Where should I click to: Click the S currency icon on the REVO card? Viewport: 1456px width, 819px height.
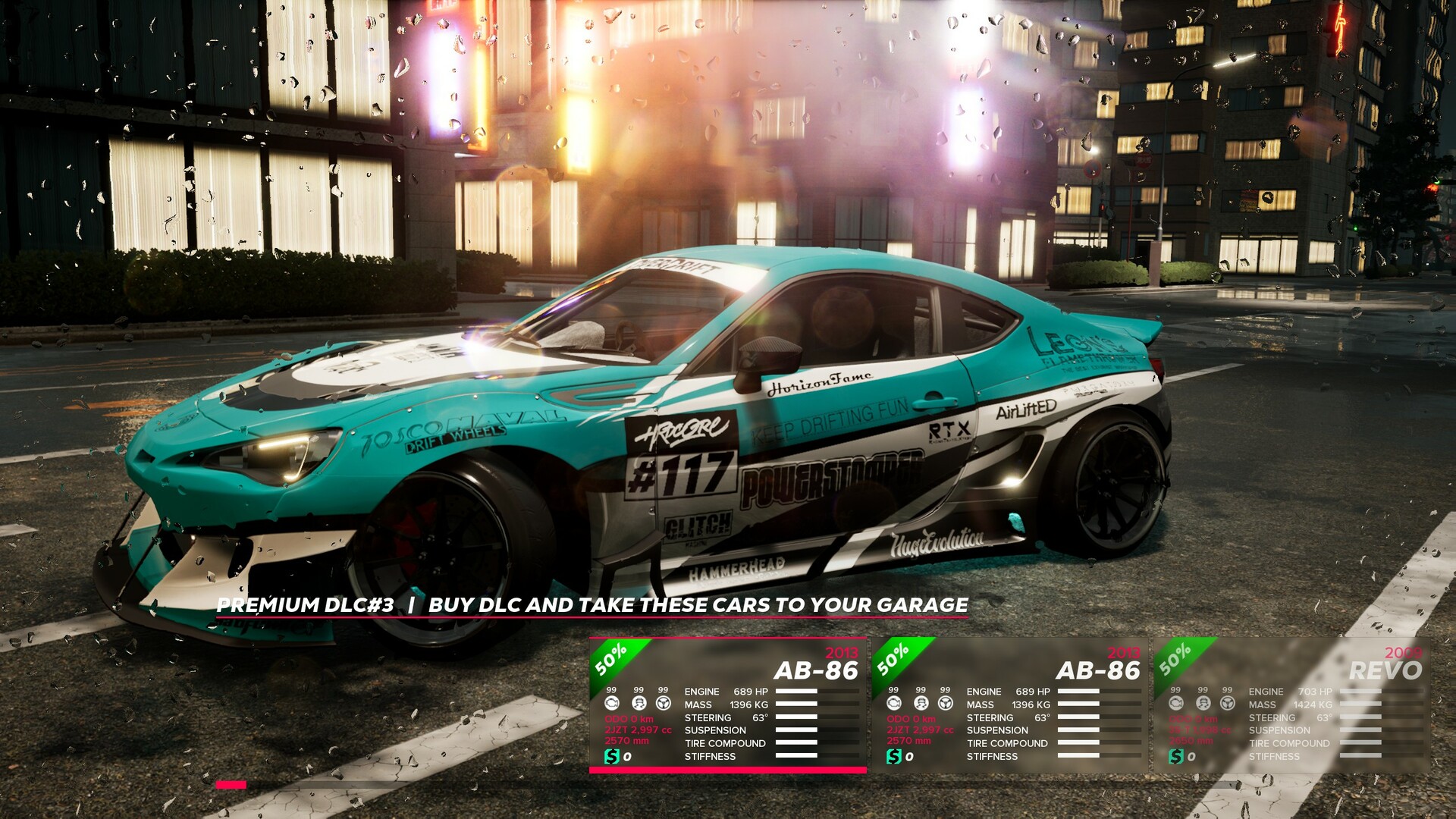pyautogui.click(x=1175, y=756)
